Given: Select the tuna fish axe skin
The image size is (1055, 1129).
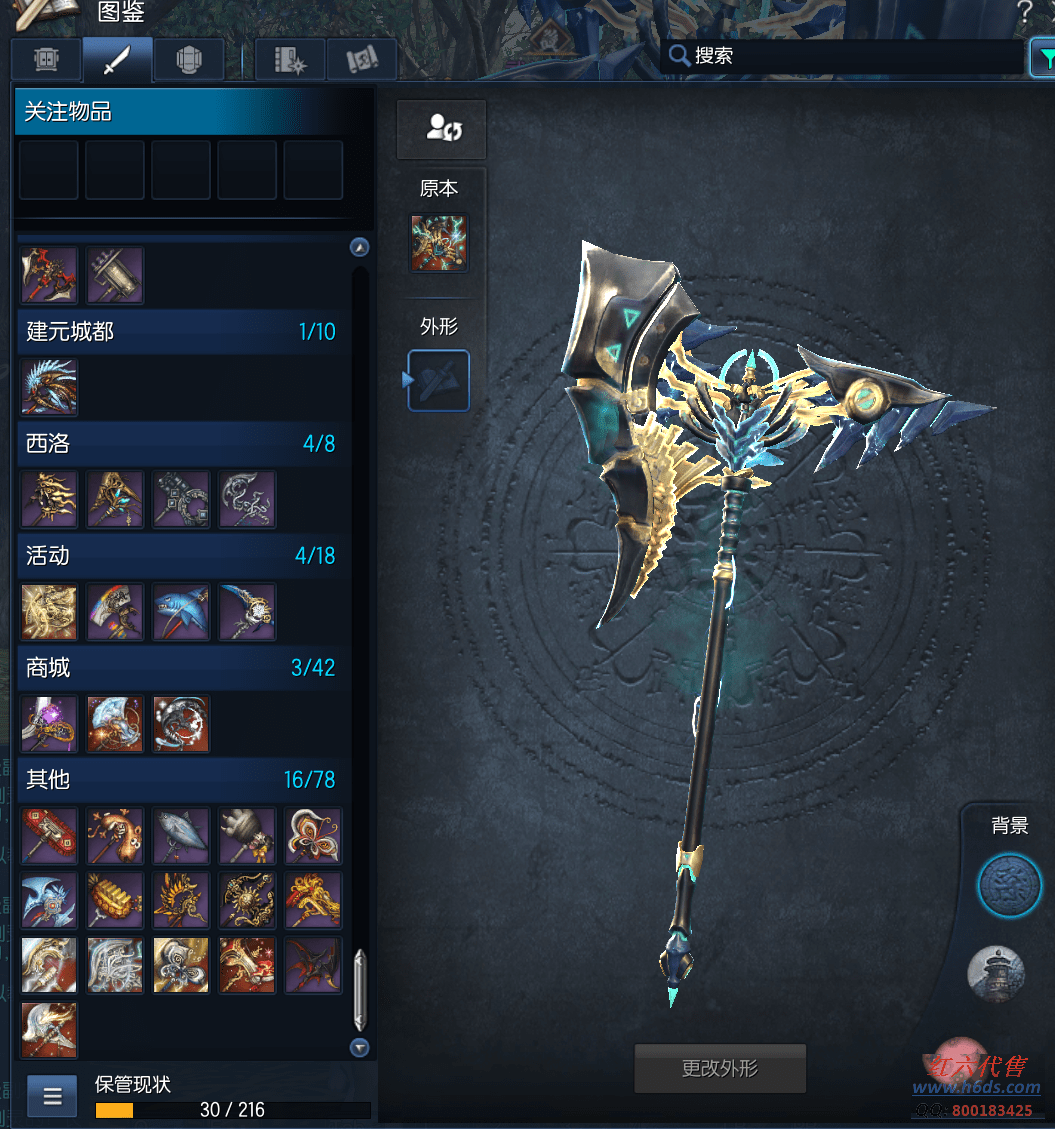Looking at the screenshot, I should tap(181, 836).
